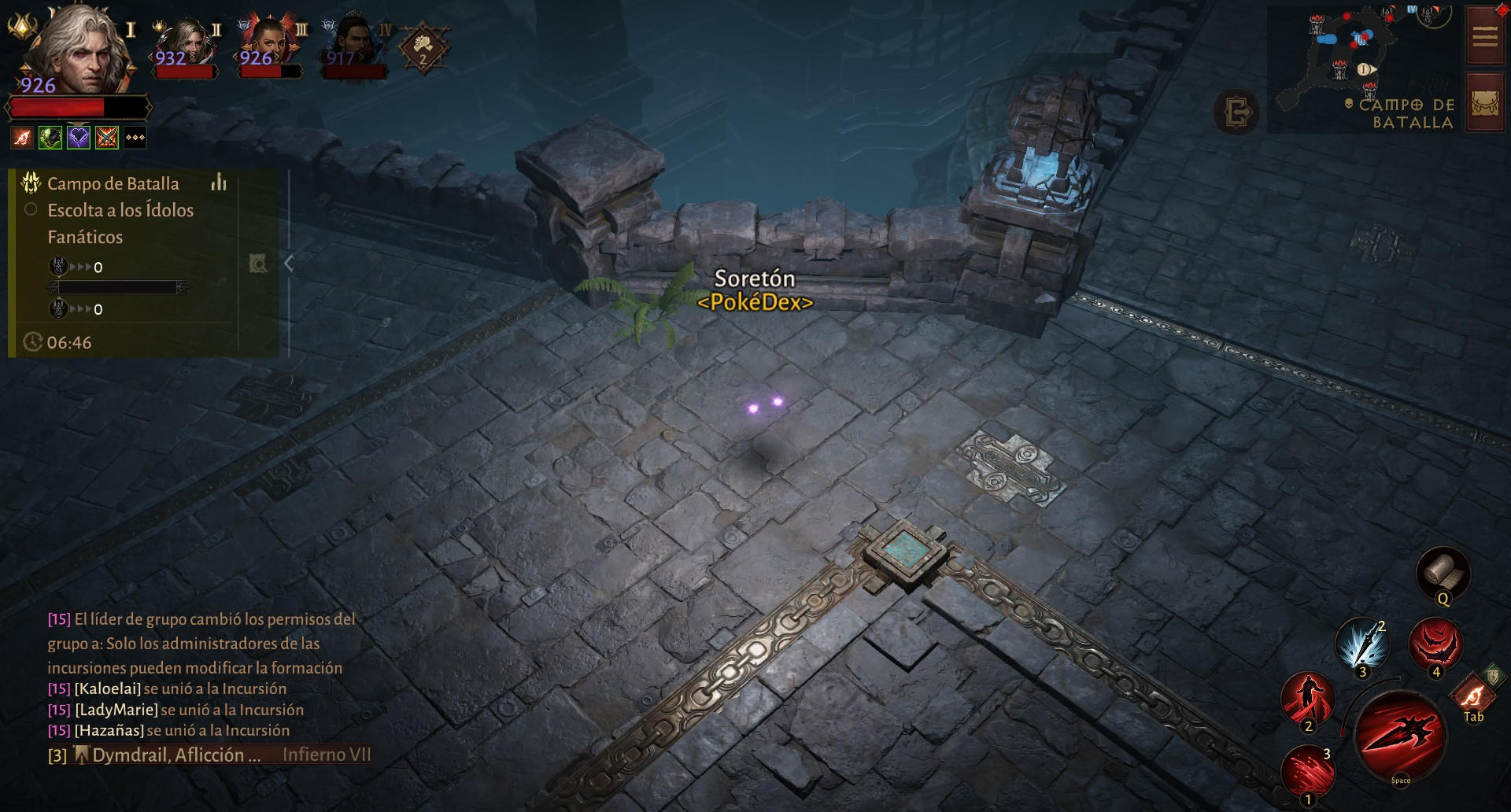Inspect the crossed swords buff icon
The image size is (1511, 812).
106,136
